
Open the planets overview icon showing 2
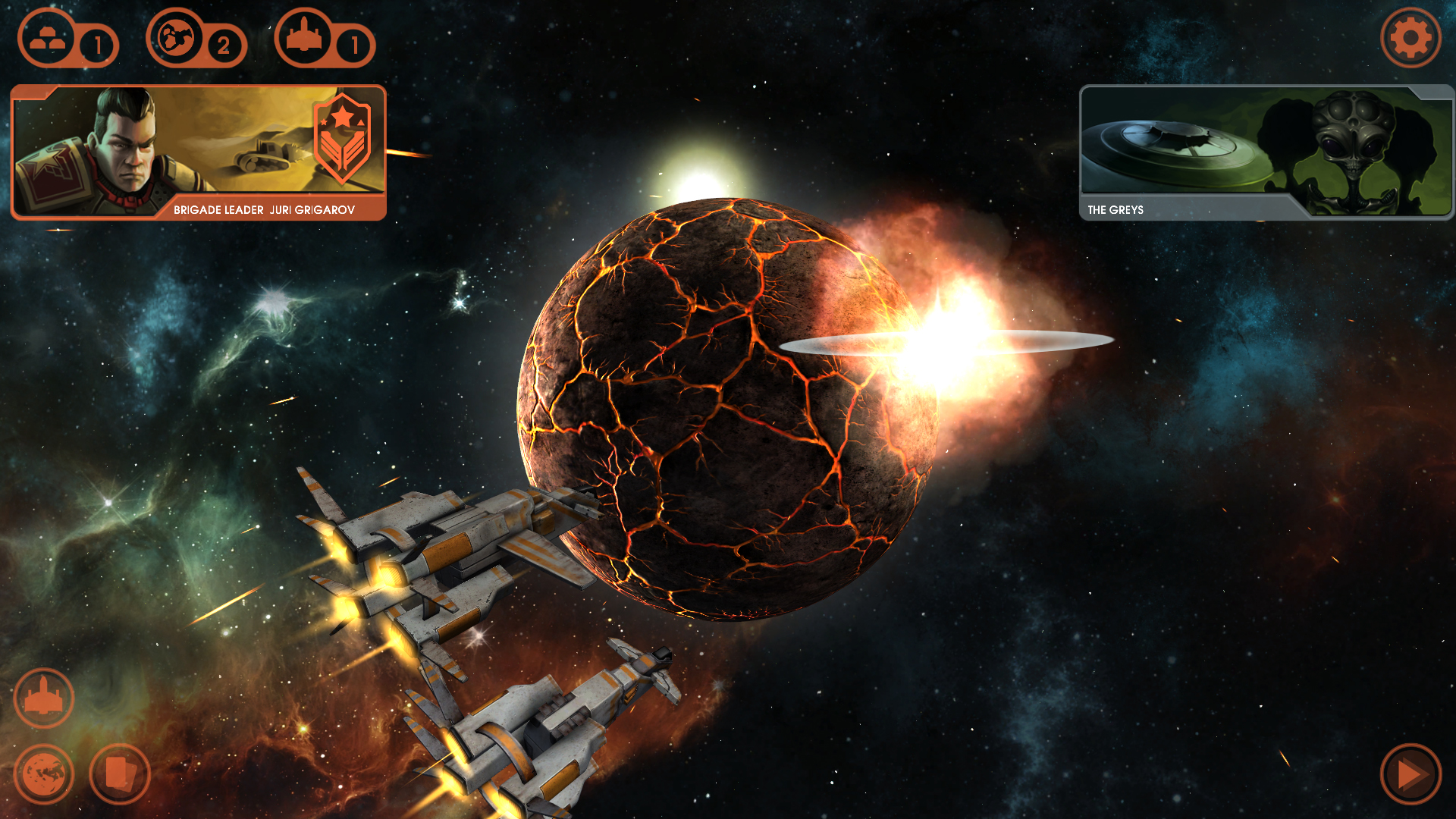tap(176, 39)
